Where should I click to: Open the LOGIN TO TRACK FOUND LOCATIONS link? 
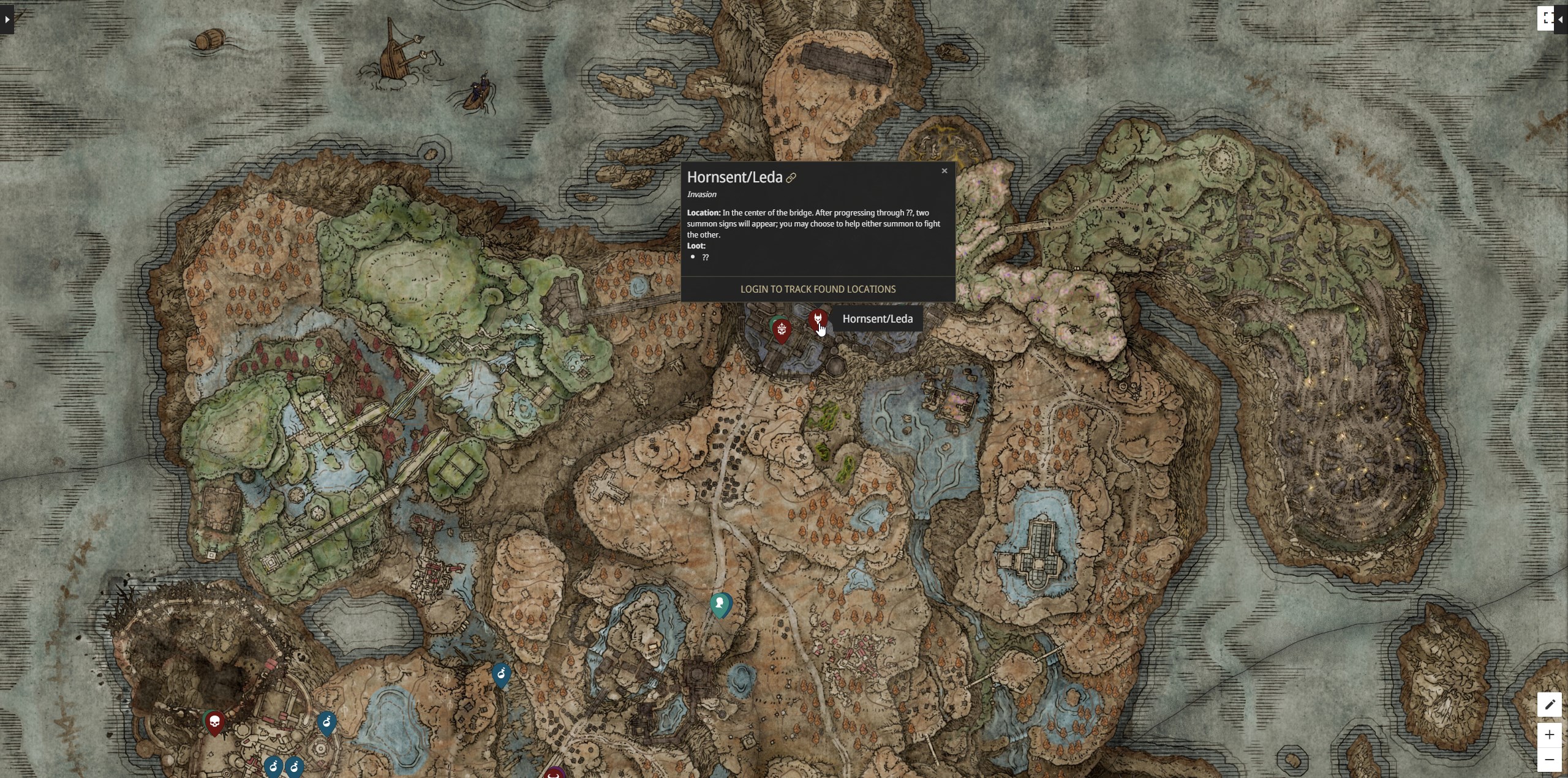point(817,289)
